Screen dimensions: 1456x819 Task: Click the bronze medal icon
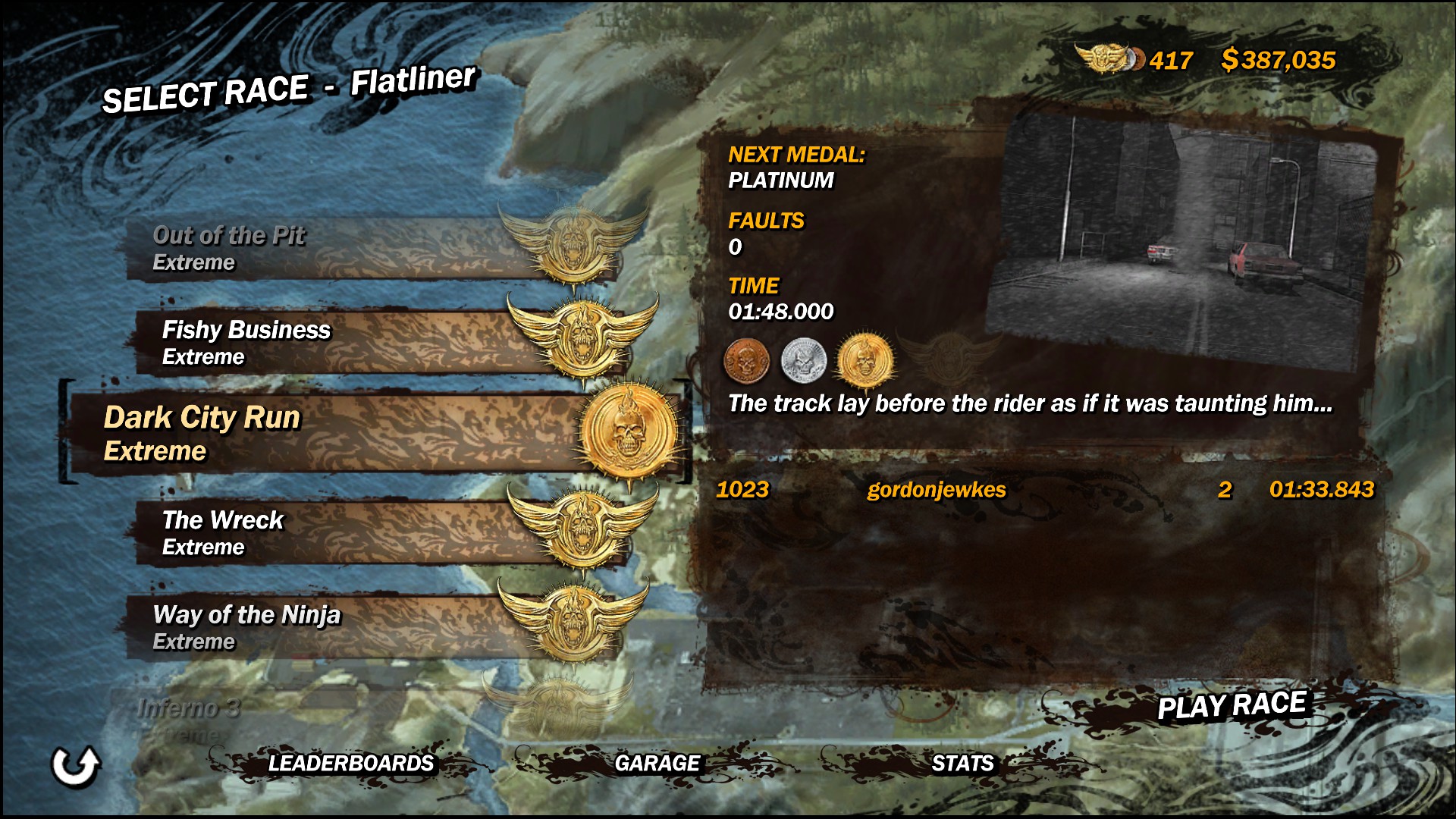(x=747, y=361)
